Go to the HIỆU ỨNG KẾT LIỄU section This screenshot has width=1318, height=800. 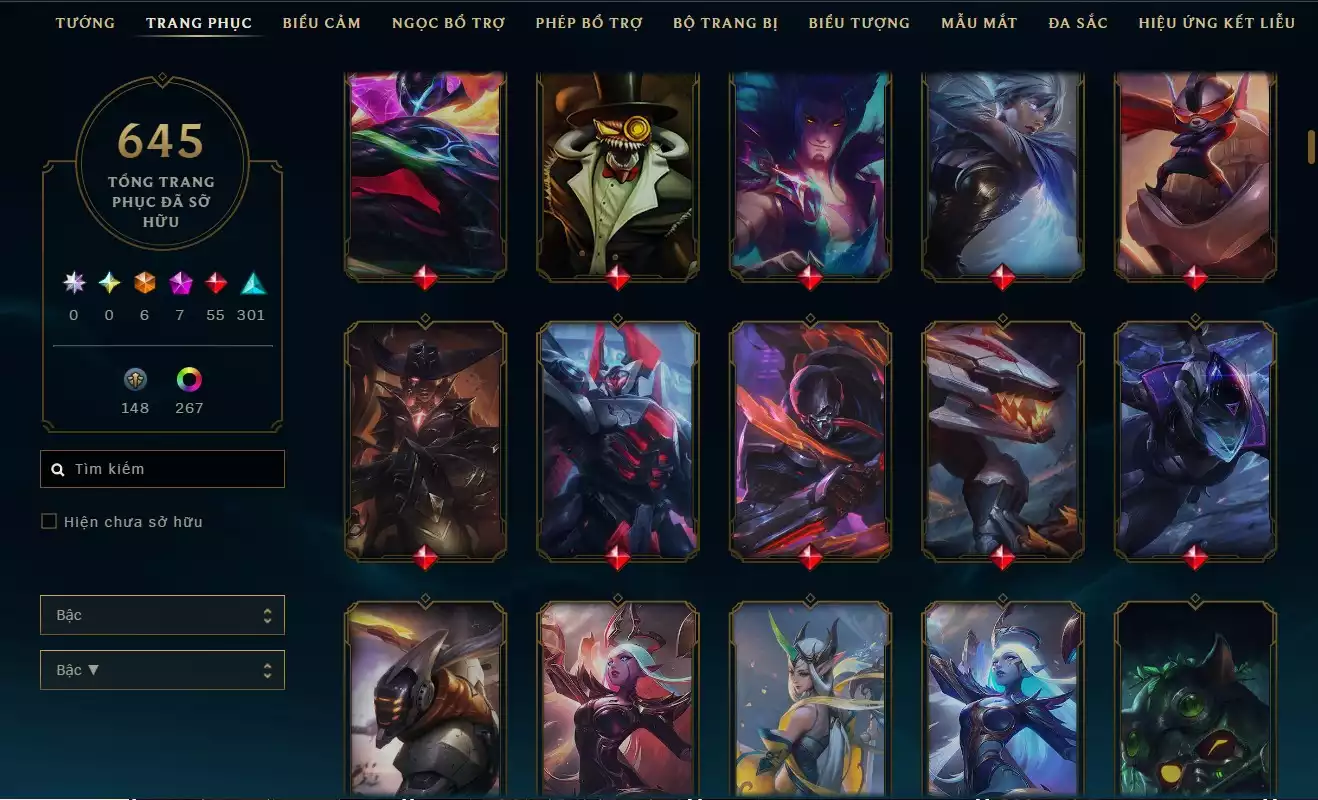pyautogui.click(x=1216, y=22)
